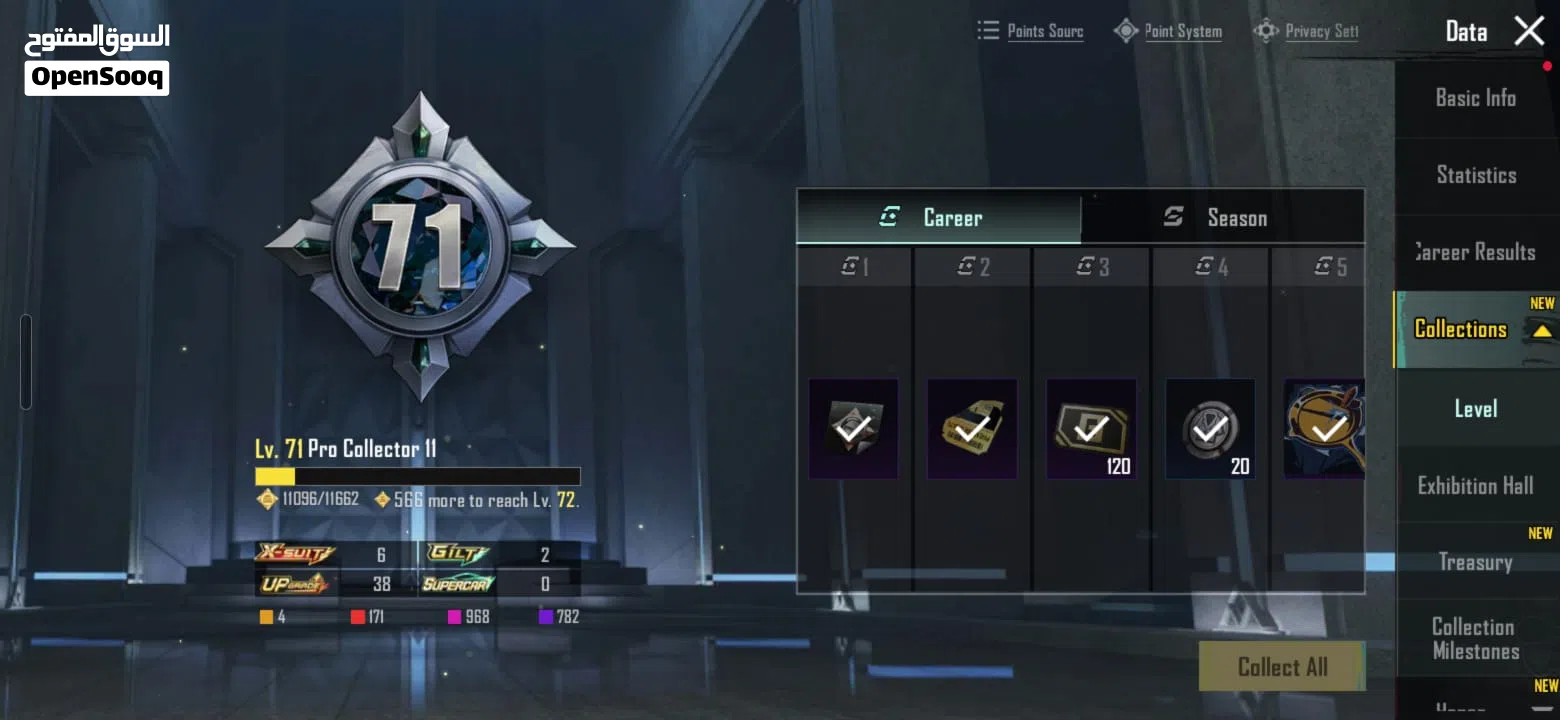
Task: Open the Points Source link
Action: click(x=1031, y=31)
